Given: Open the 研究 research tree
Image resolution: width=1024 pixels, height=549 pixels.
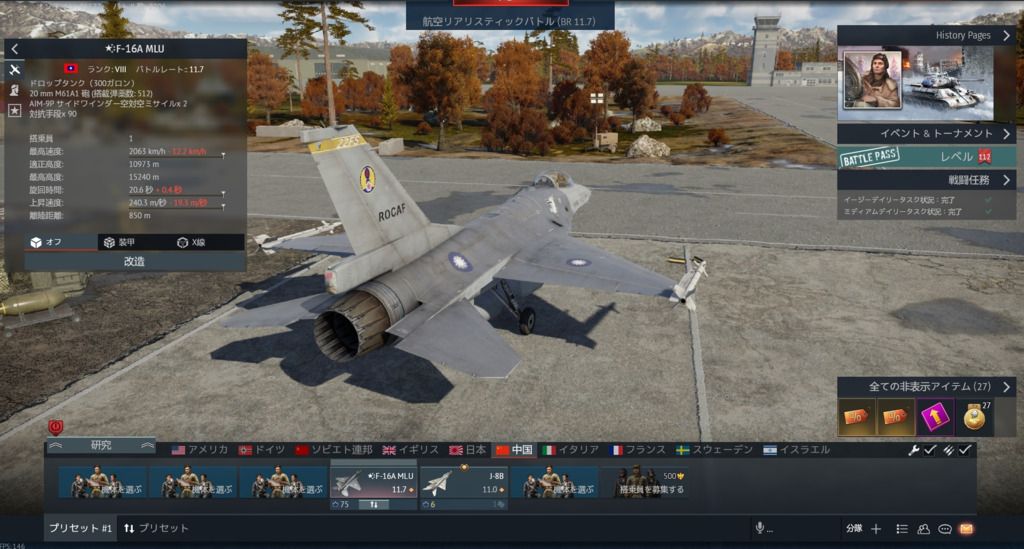Looking at the screenshot, I should (x=101, y=445).
